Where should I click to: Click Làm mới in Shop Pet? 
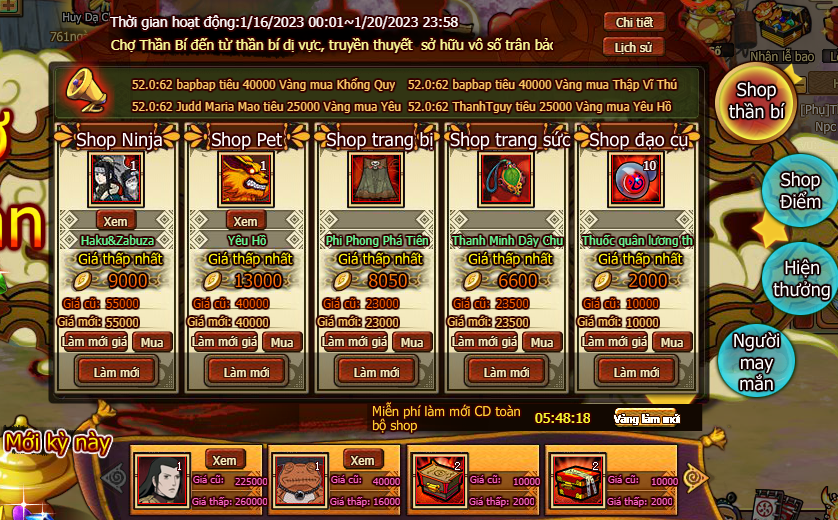coord(247,372)
